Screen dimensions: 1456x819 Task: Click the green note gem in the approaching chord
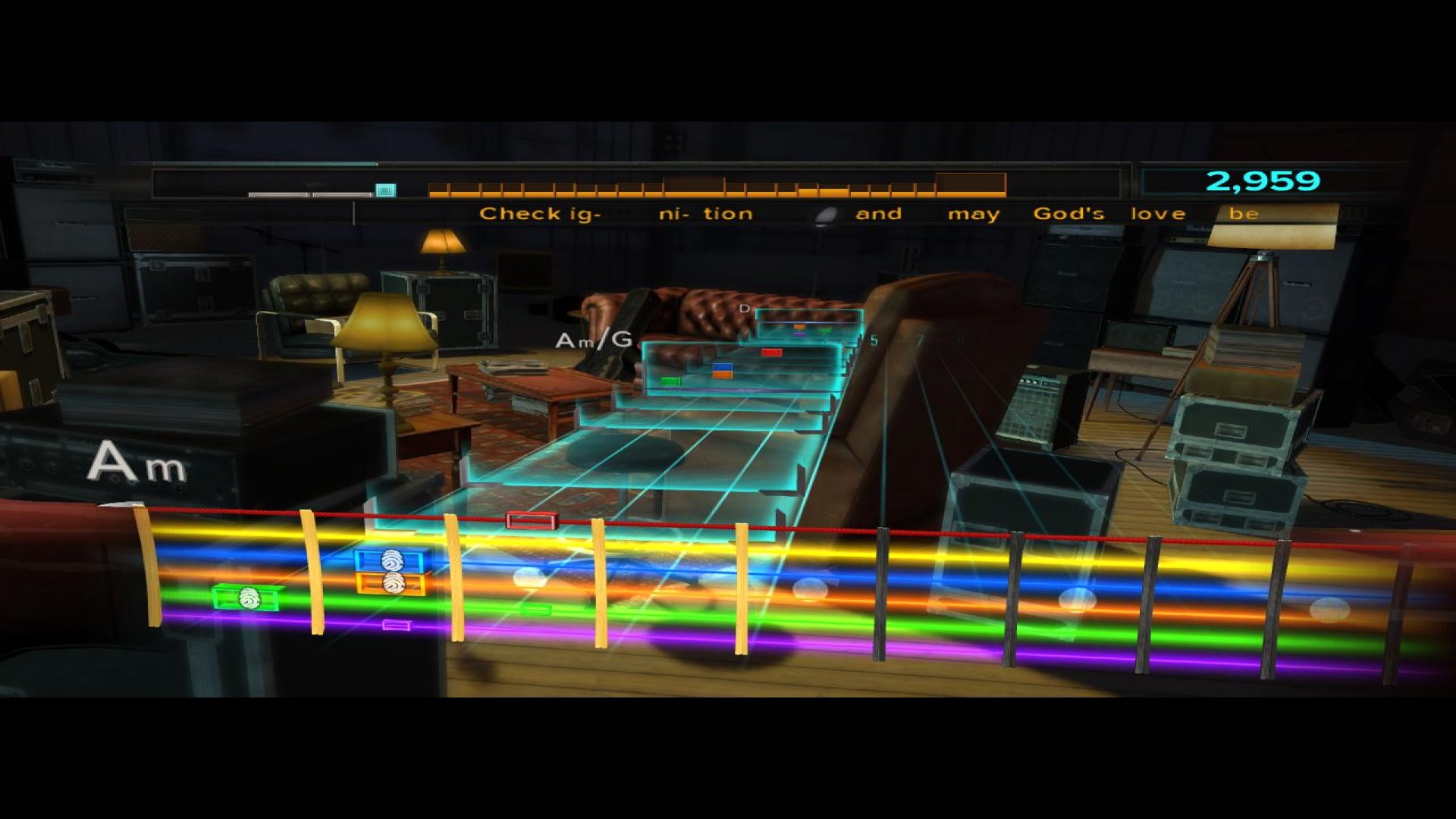671,381
